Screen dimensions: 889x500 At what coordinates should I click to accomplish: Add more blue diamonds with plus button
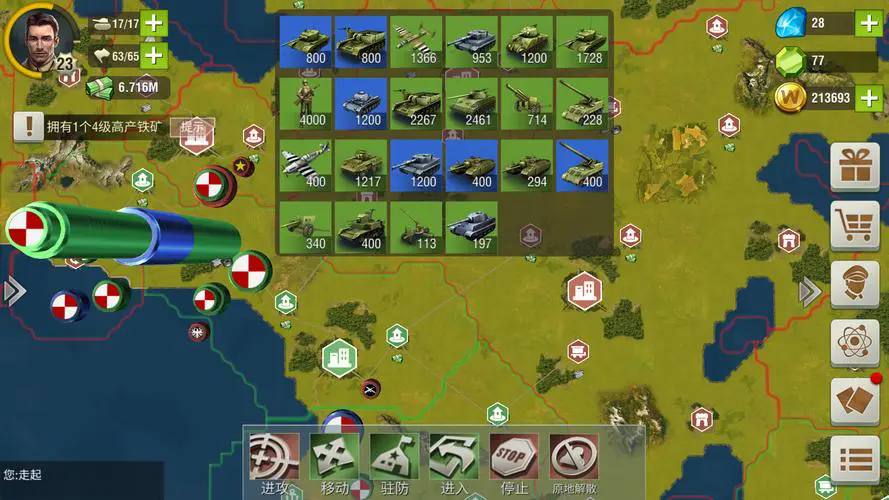coord(868,22)
